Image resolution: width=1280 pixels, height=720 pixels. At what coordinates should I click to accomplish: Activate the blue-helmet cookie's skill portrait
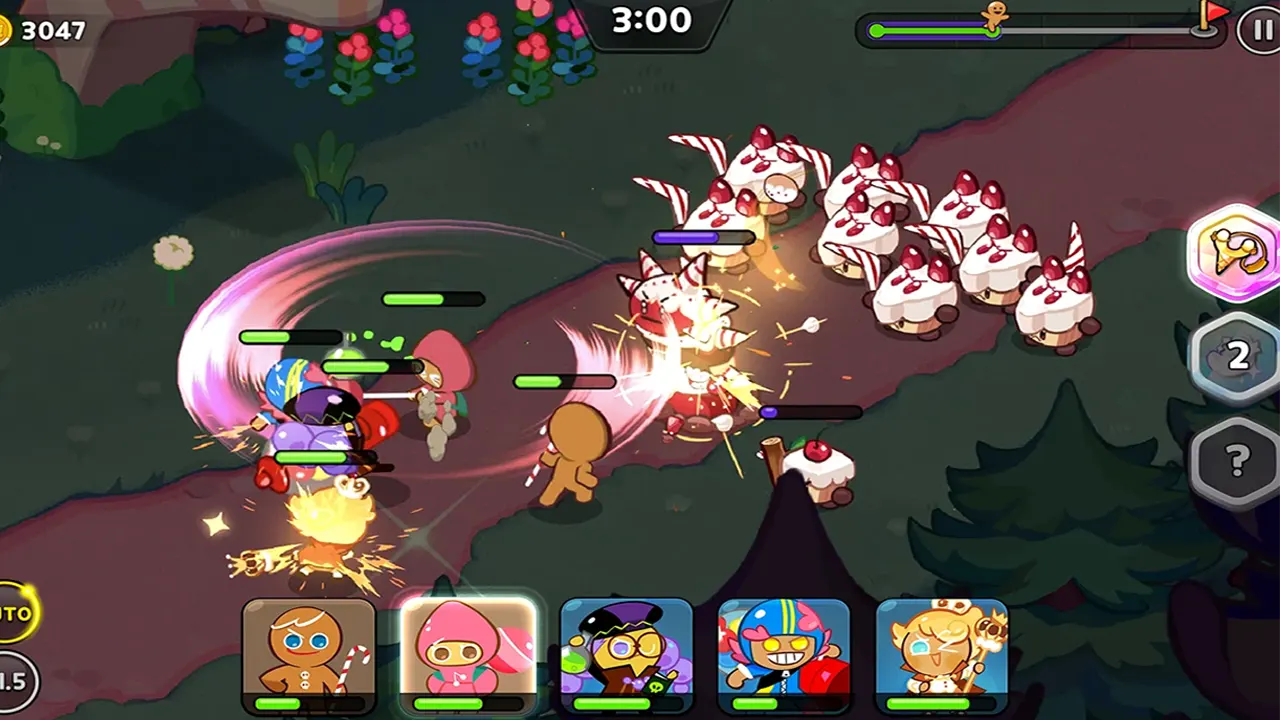click(x=784, y=650)
